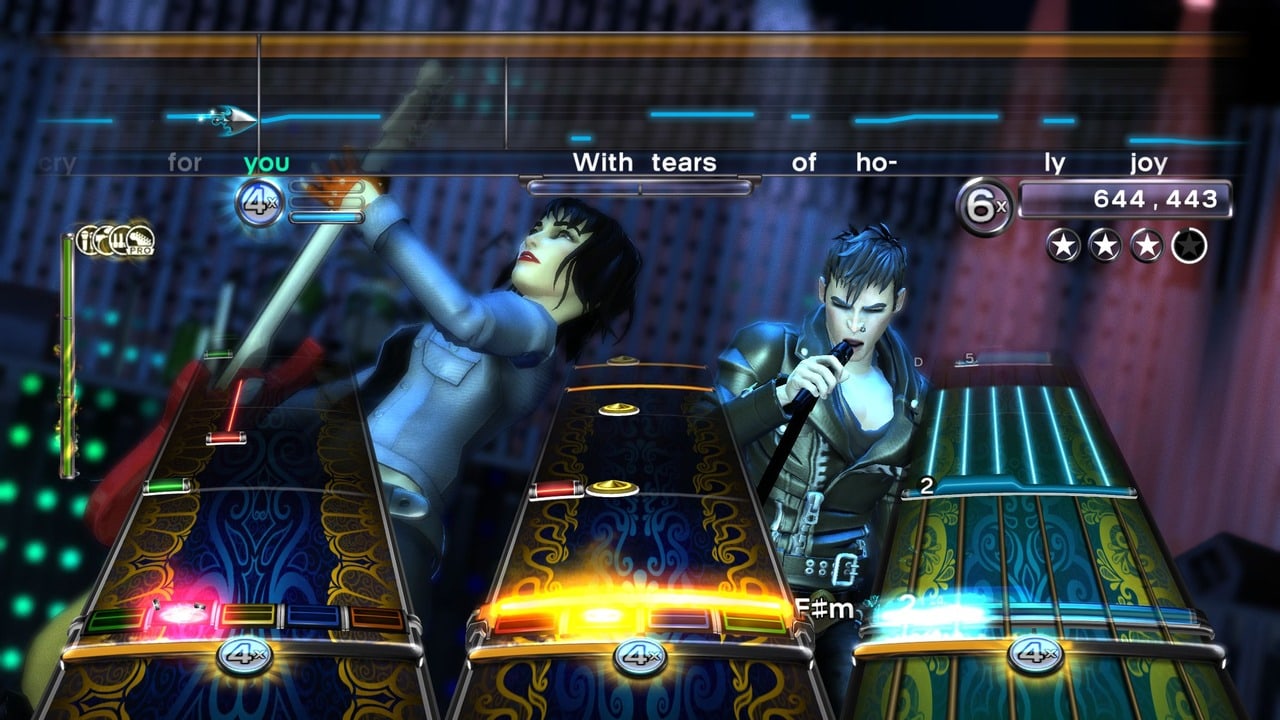
Task: Click the yellow cymbal note on drum track
Action: click(612, 488)
